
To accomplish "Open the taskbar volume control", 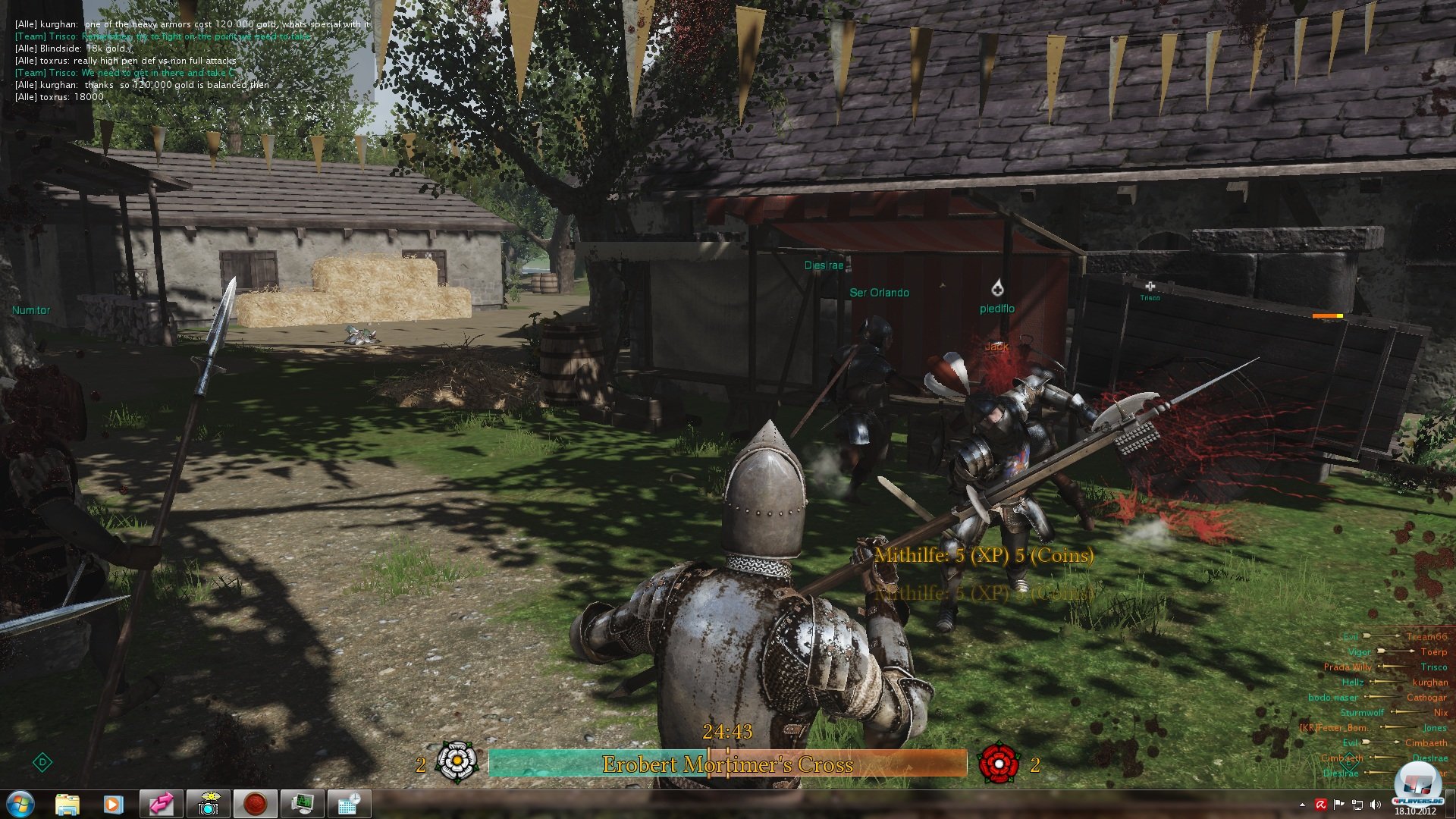I will click(1376, 805).
